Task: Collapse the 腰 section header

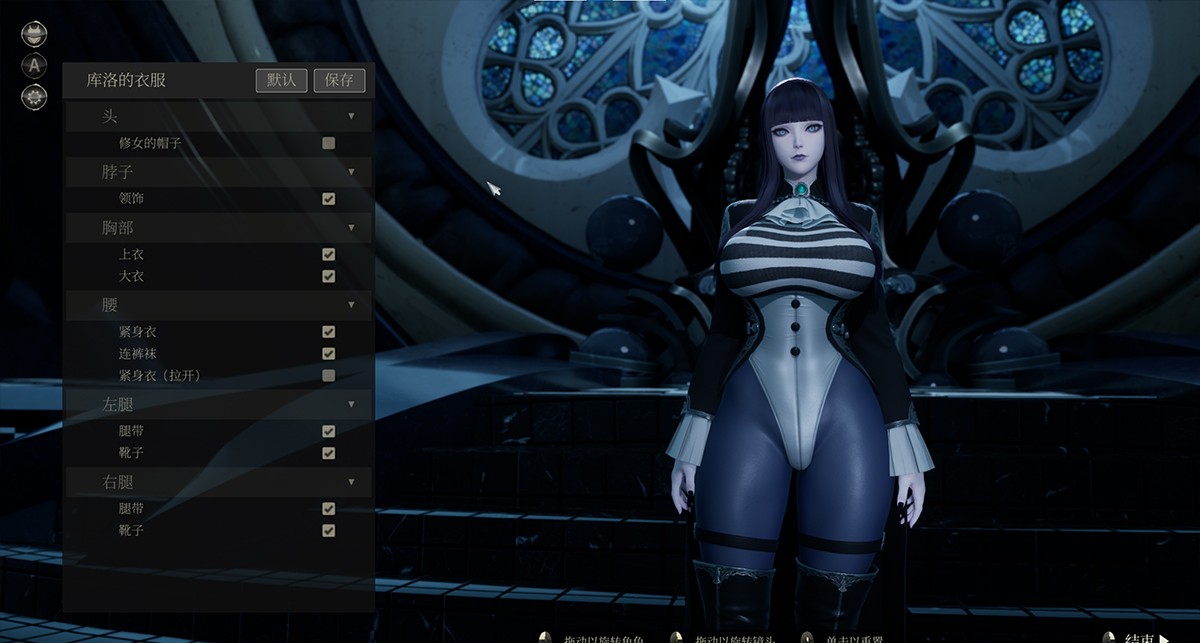Action: point(351,304)
